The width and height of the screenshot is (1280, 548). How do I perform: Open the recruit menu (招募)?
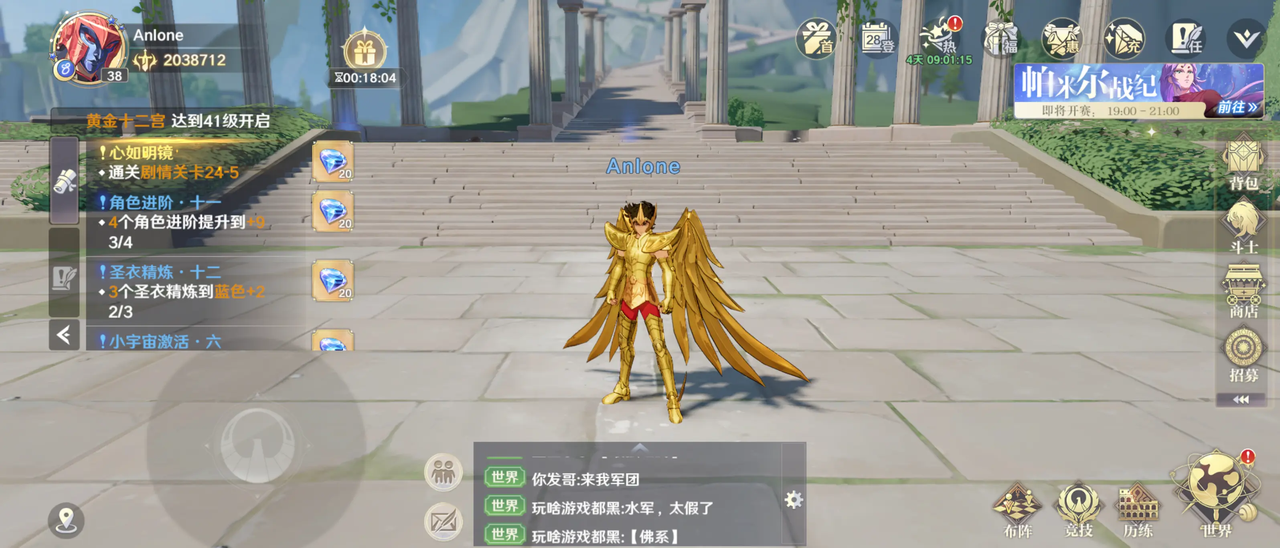tap(1243, 354)
